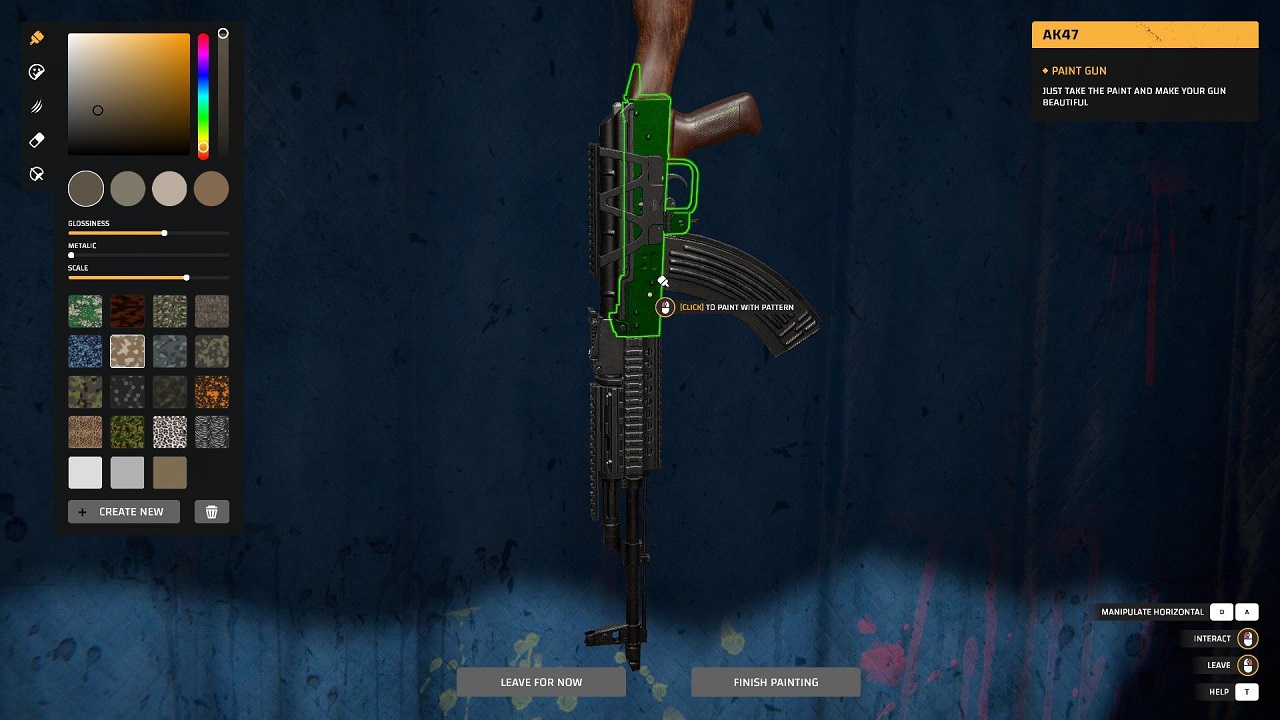Select the remove paint tool
This screenshot has width=1280, height=720.
(37, 173)
